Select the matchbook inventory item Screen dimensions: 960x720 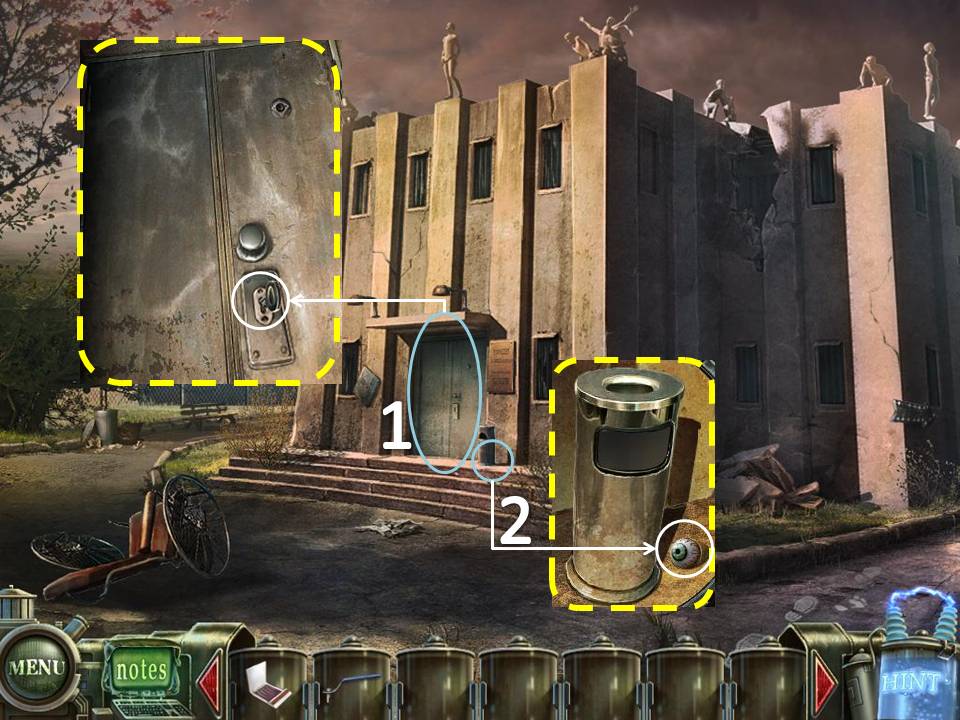(x=268, y=683)
